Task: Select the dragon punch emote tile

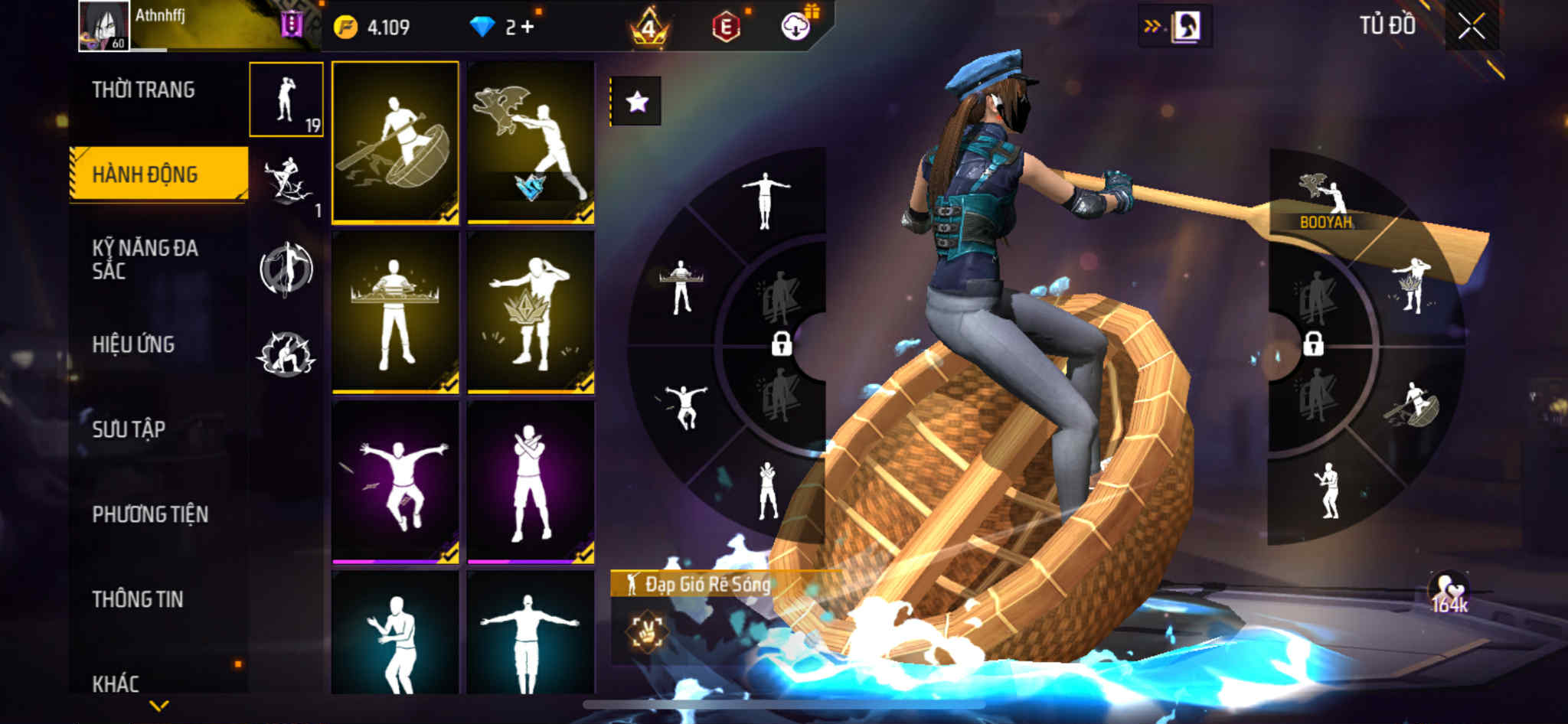Action: 531,143
